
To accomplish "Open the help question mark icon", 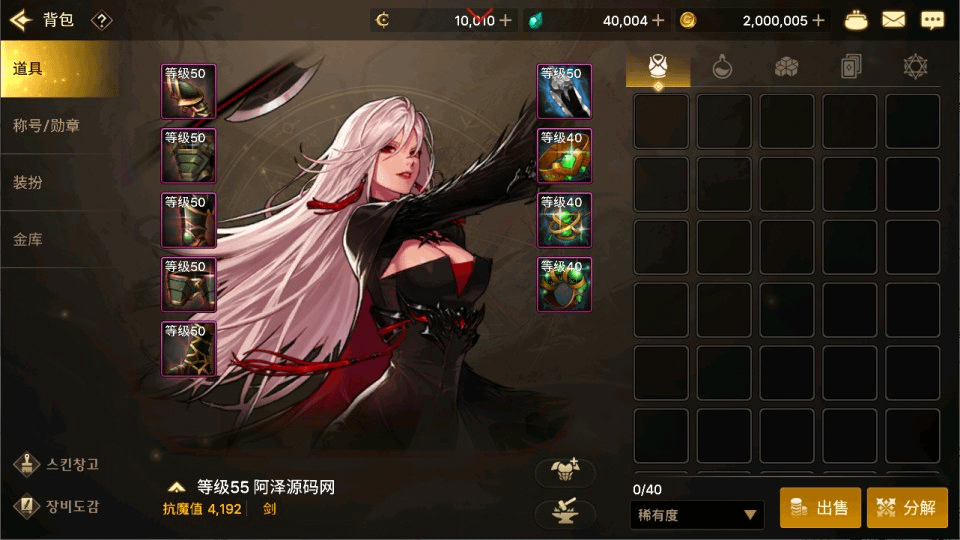I will pyautogui.click(x=101, y=20).
